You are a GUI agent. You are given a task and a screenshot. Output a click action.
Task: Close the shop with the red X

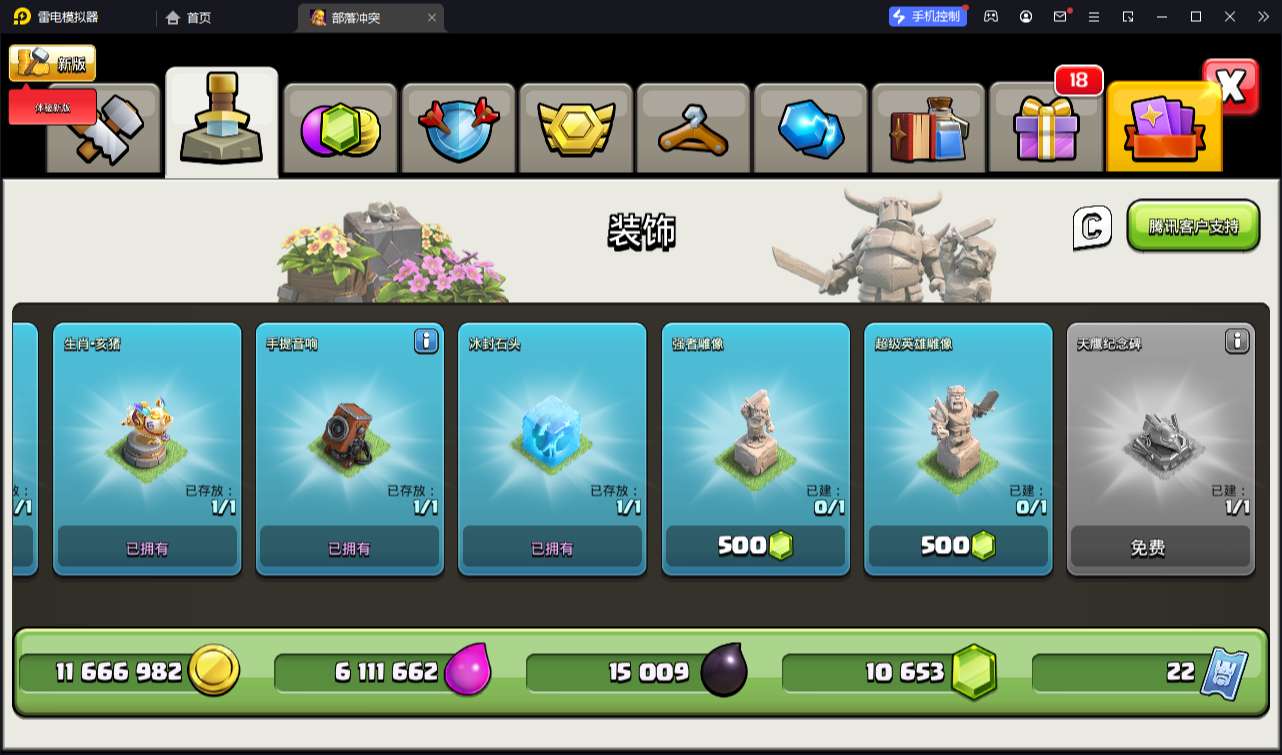[x=1231, y=87]
